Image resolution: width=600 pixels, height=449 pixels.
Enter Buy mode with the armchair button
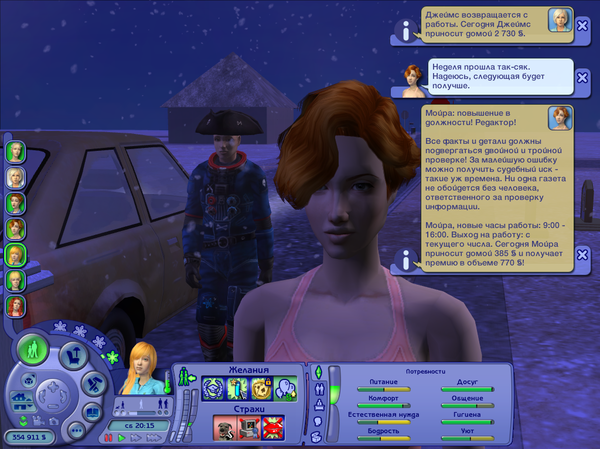[x=71, y=353]
